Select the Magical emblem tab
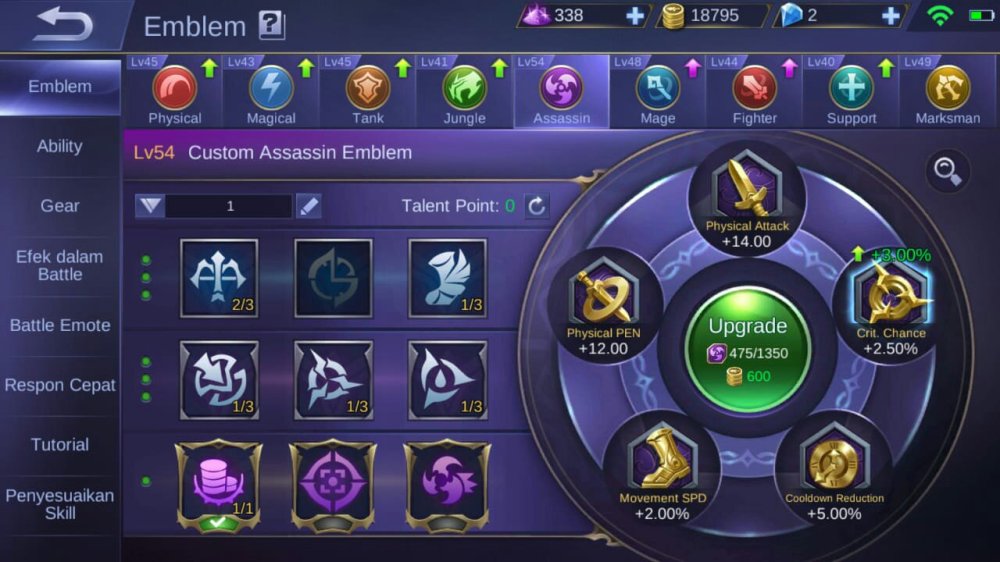 click(271, 92)
